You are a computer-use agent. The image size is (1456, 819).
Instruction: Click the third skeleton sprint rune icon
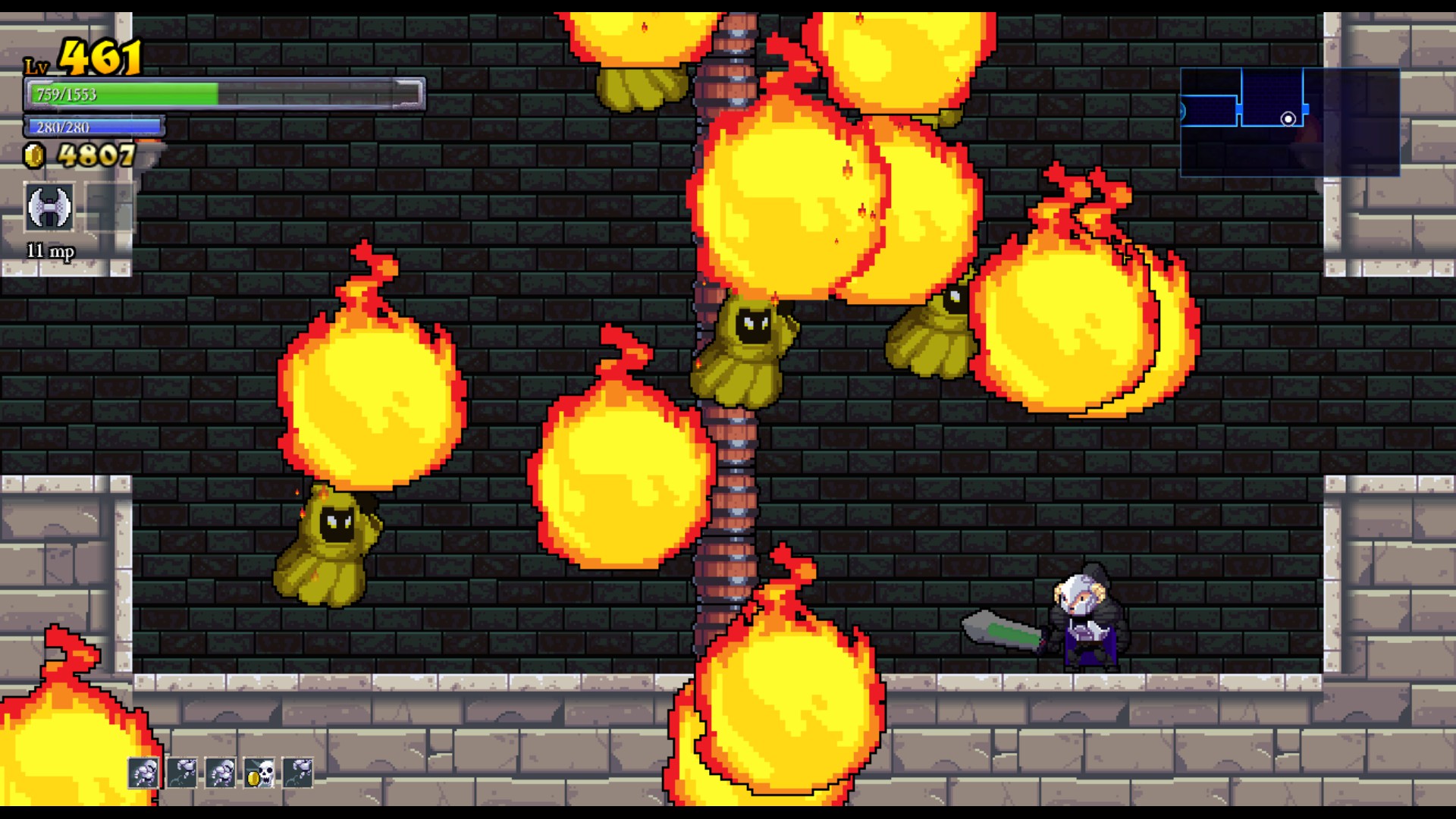pos(221,772)
